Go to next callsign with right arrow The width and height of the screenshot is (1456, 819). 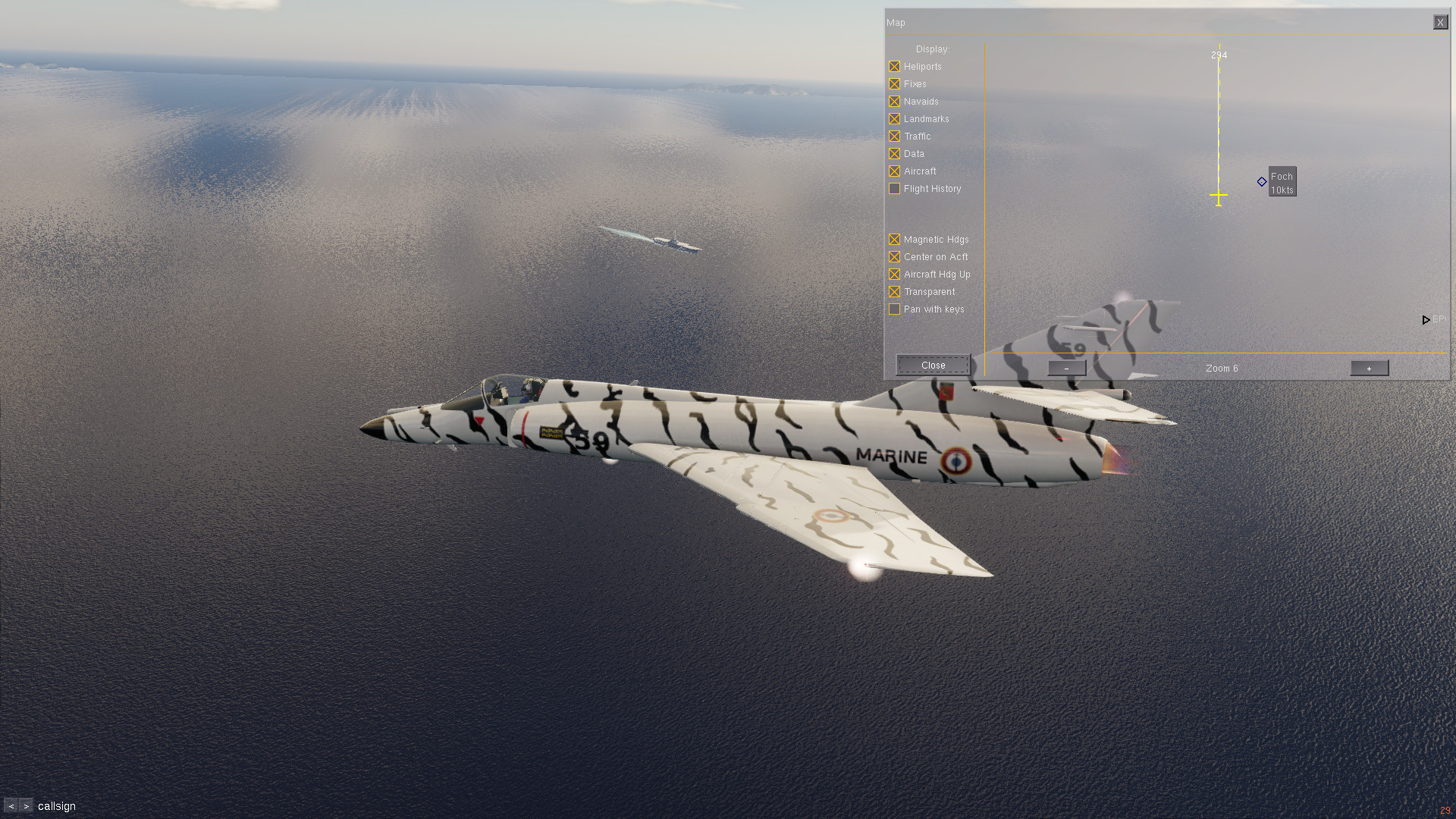click(27, 806)
